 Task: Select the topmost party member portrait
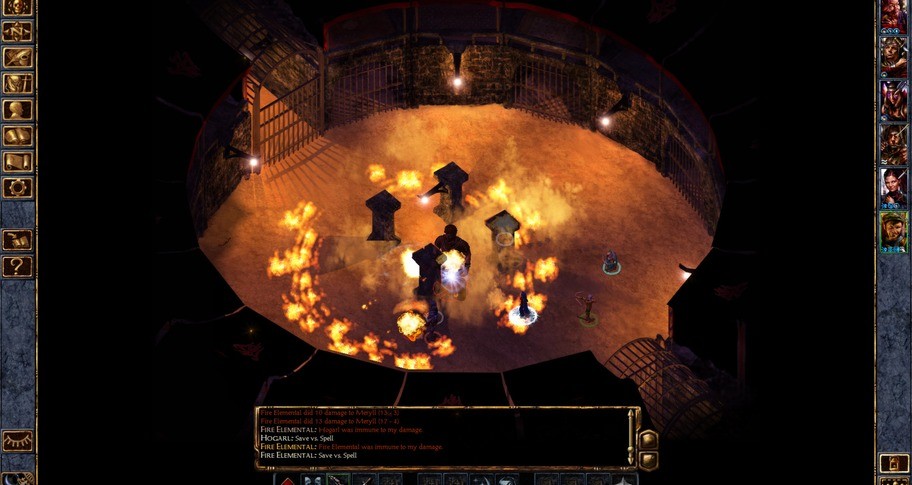pyautogui.click(x=893, y=15)
